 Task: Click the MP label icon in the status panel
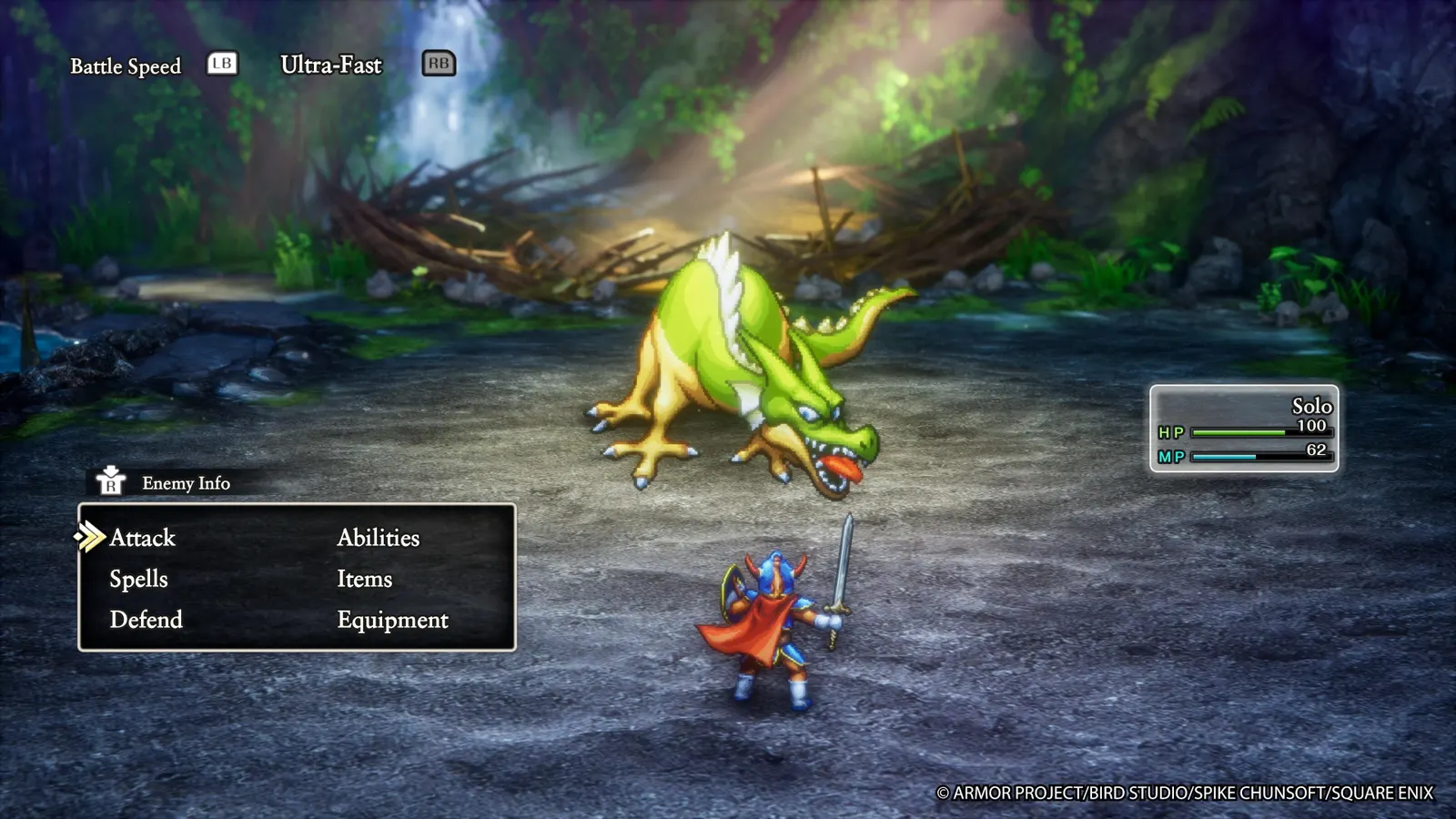pyautogui.click(x=1169, y=458)
